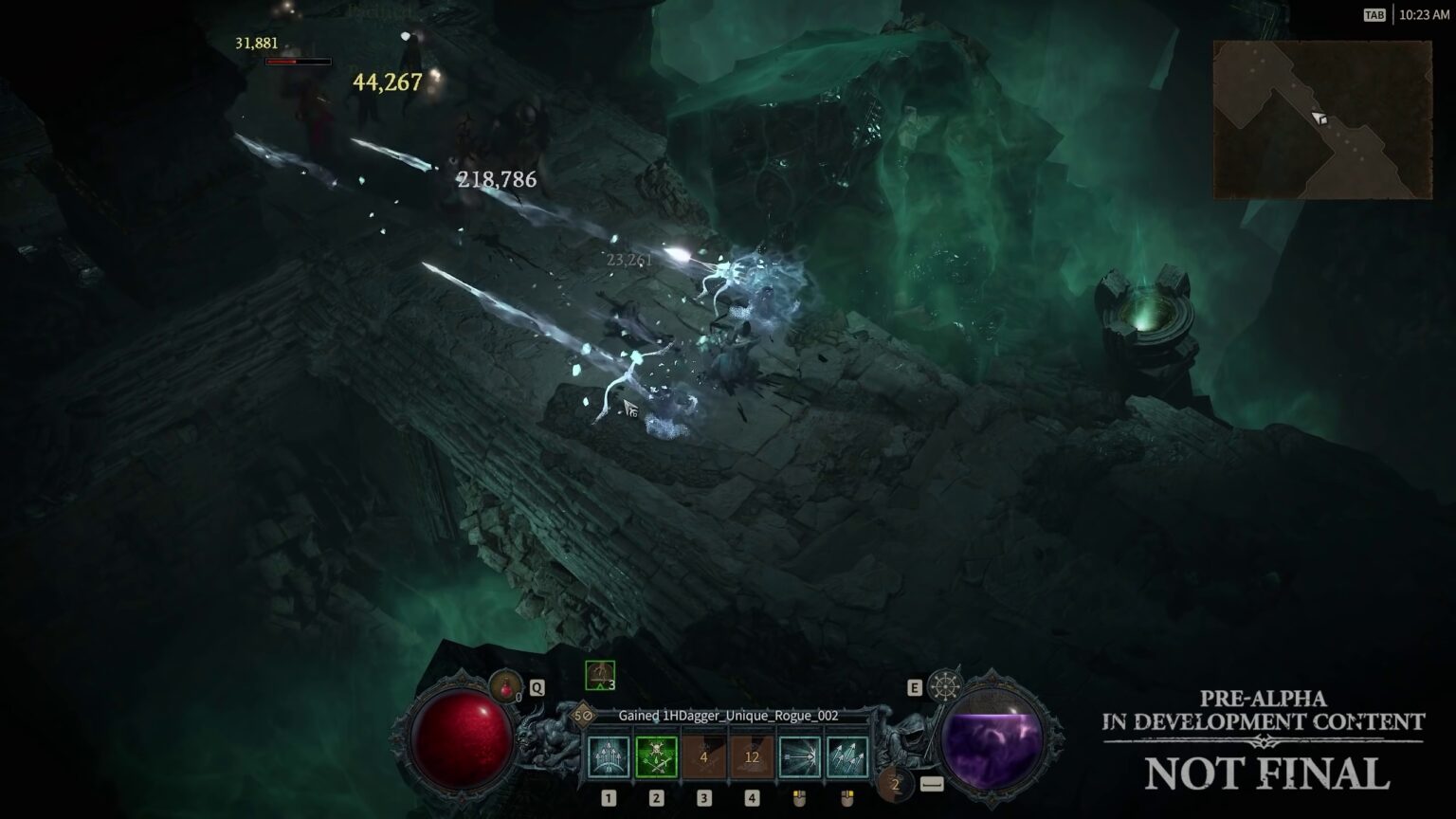
Task: Select the left-mouse arrow attack skill
Action: click(801, 756)
